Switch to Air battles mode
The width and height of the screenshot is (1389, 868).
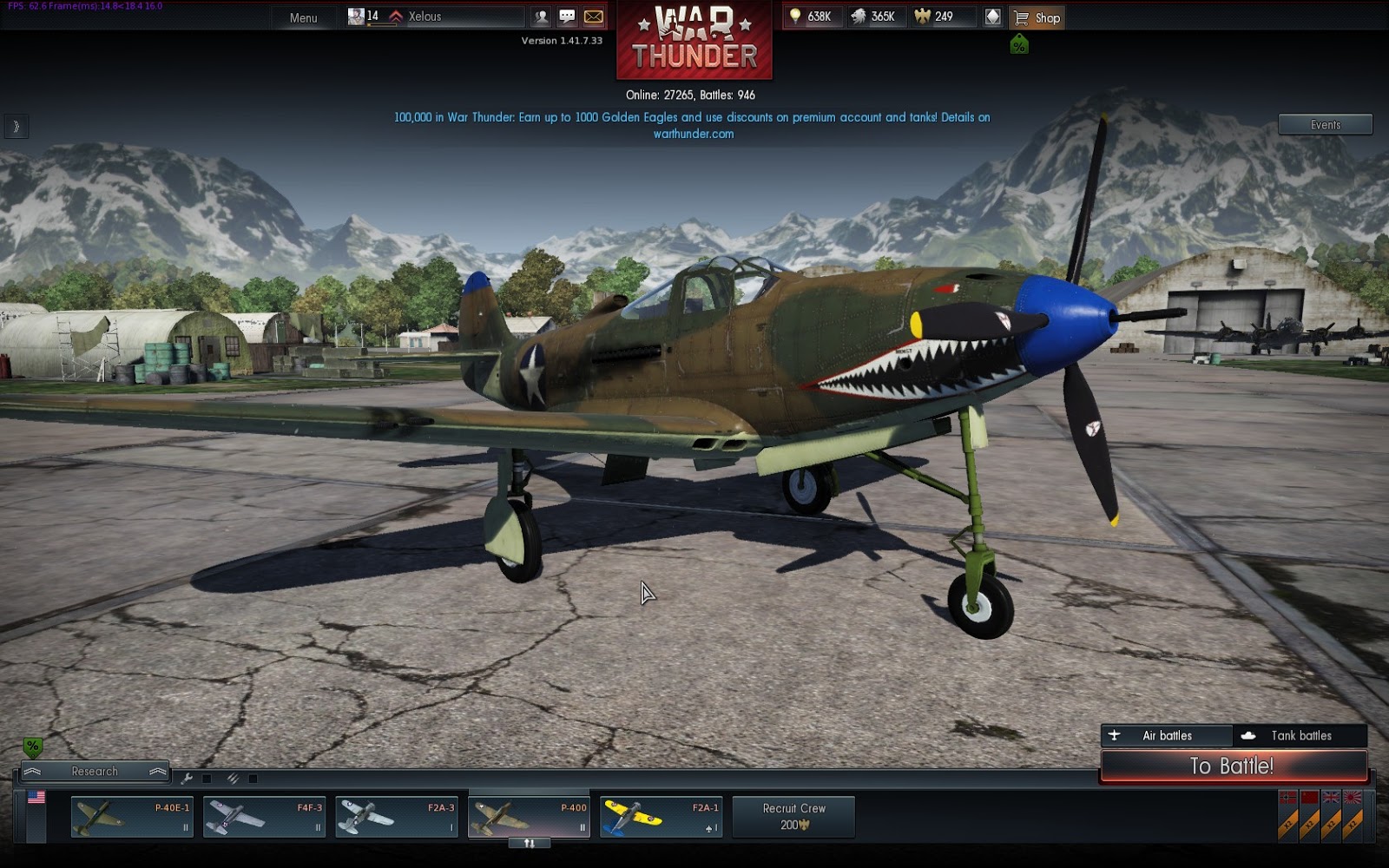1166,735
